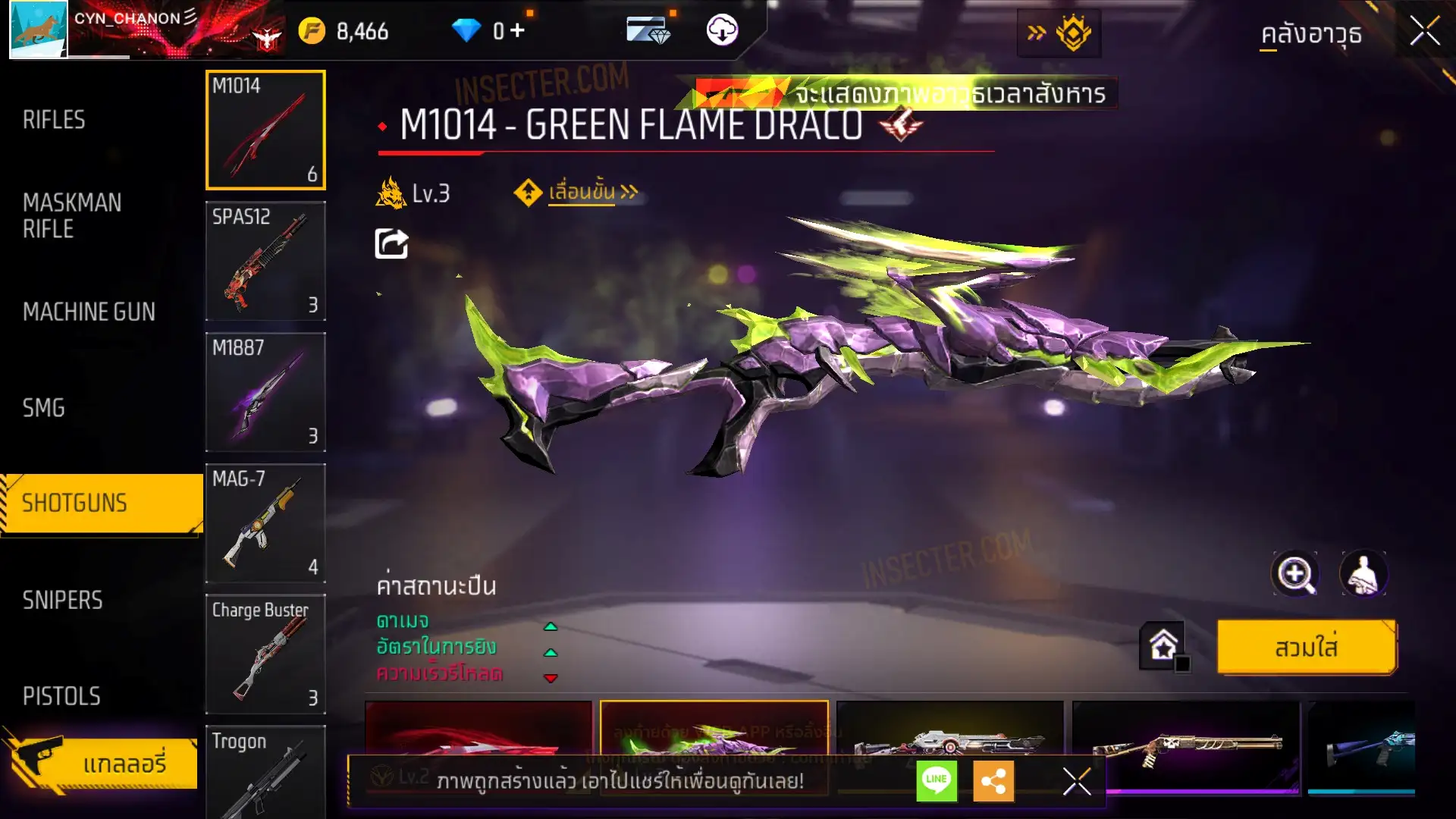Close the weapon vault screen
The width and height of the screenshot is (1456, 819).
(x=1424, y=32)
